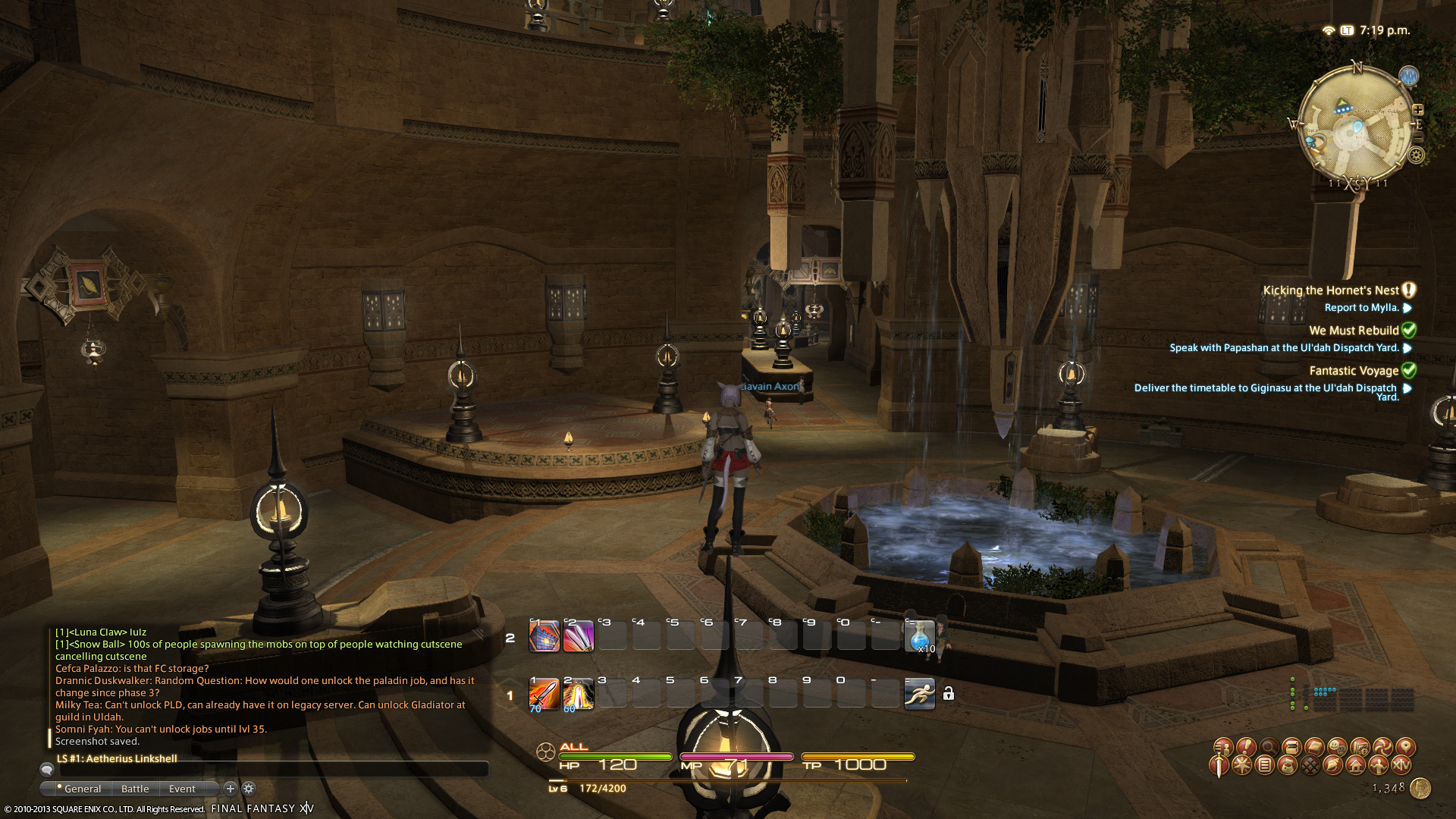
Task: Use the blue potion hotbar item
Action: click(919, 636)
